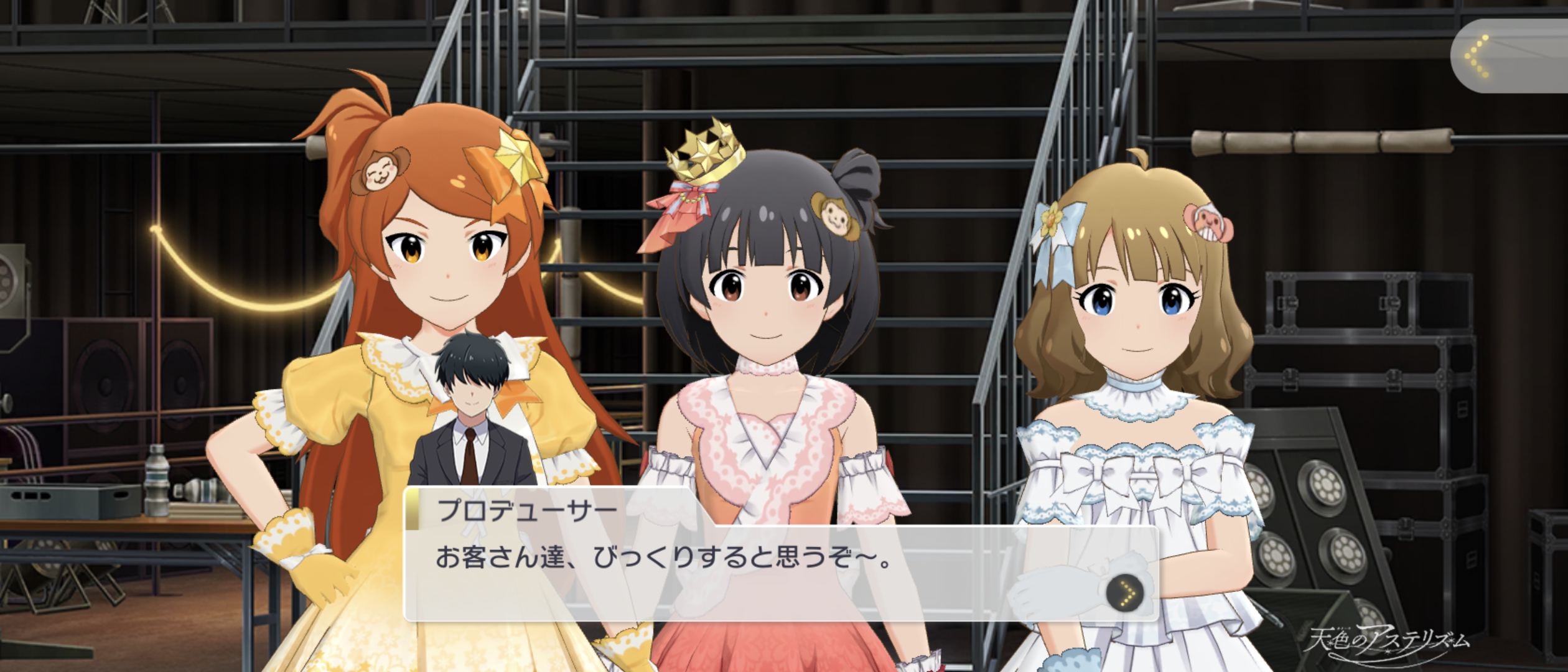The height and width of the screenshot is (672, 1568).
Task: Advance dialogue with the yellow arrow button
Action: pyautogui.click(x=1125, y=592)
